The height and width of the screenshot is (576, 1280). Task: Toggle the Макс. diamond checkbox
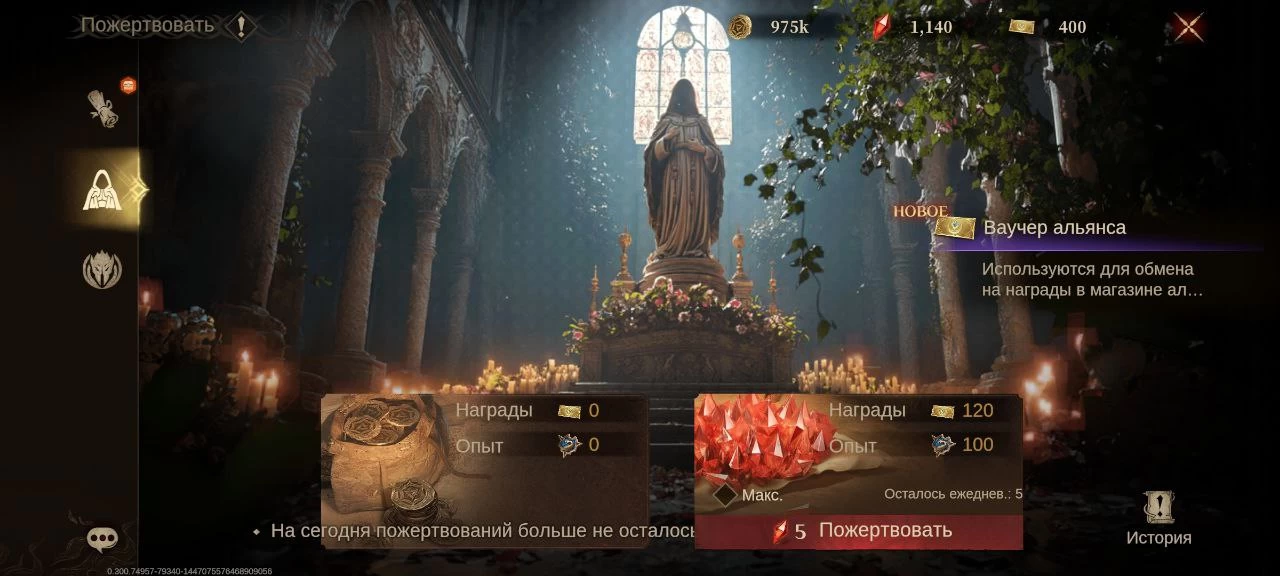click(x=726, y=494)
